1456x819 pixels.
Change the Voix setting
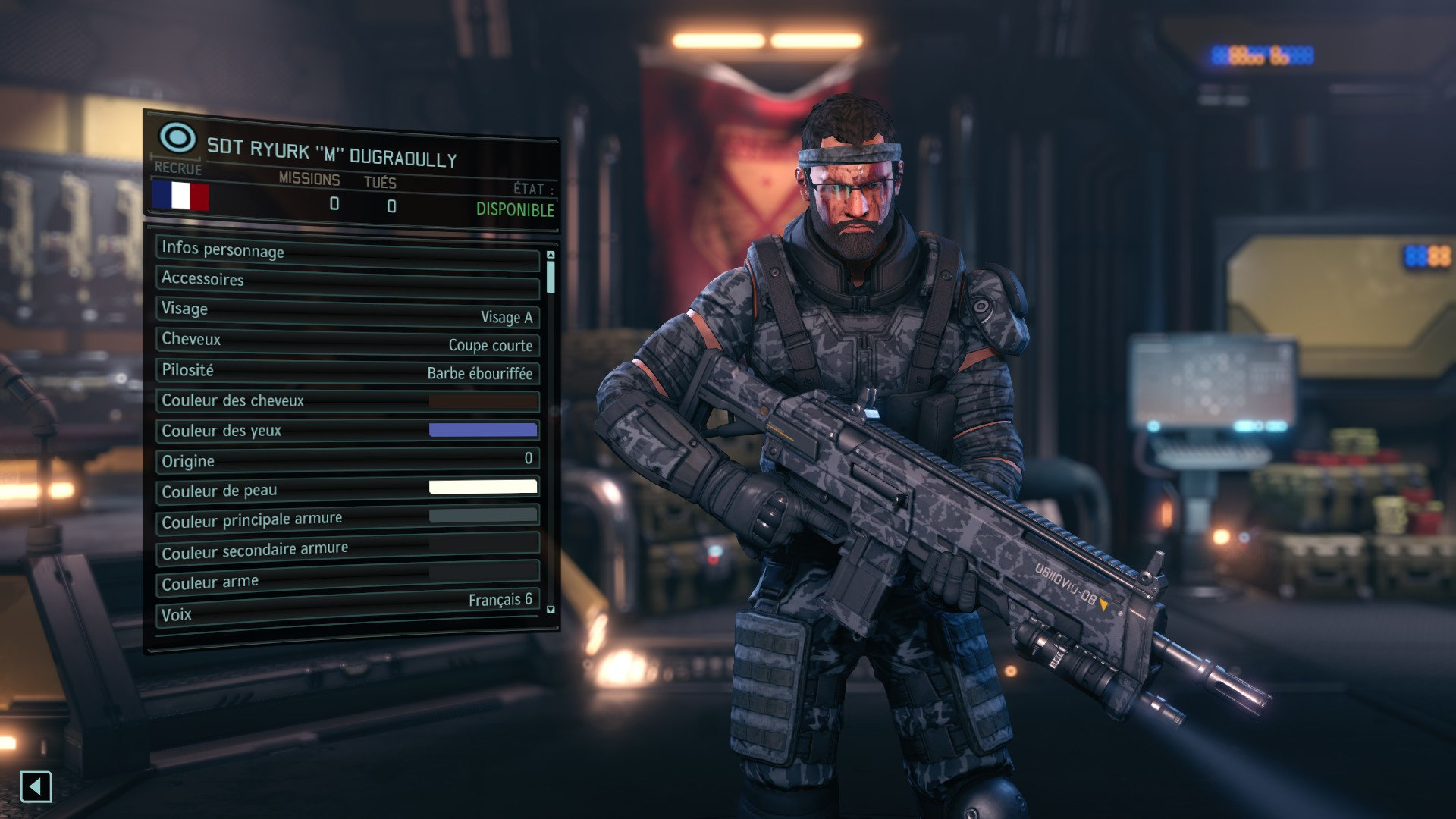tap(347, 609)
